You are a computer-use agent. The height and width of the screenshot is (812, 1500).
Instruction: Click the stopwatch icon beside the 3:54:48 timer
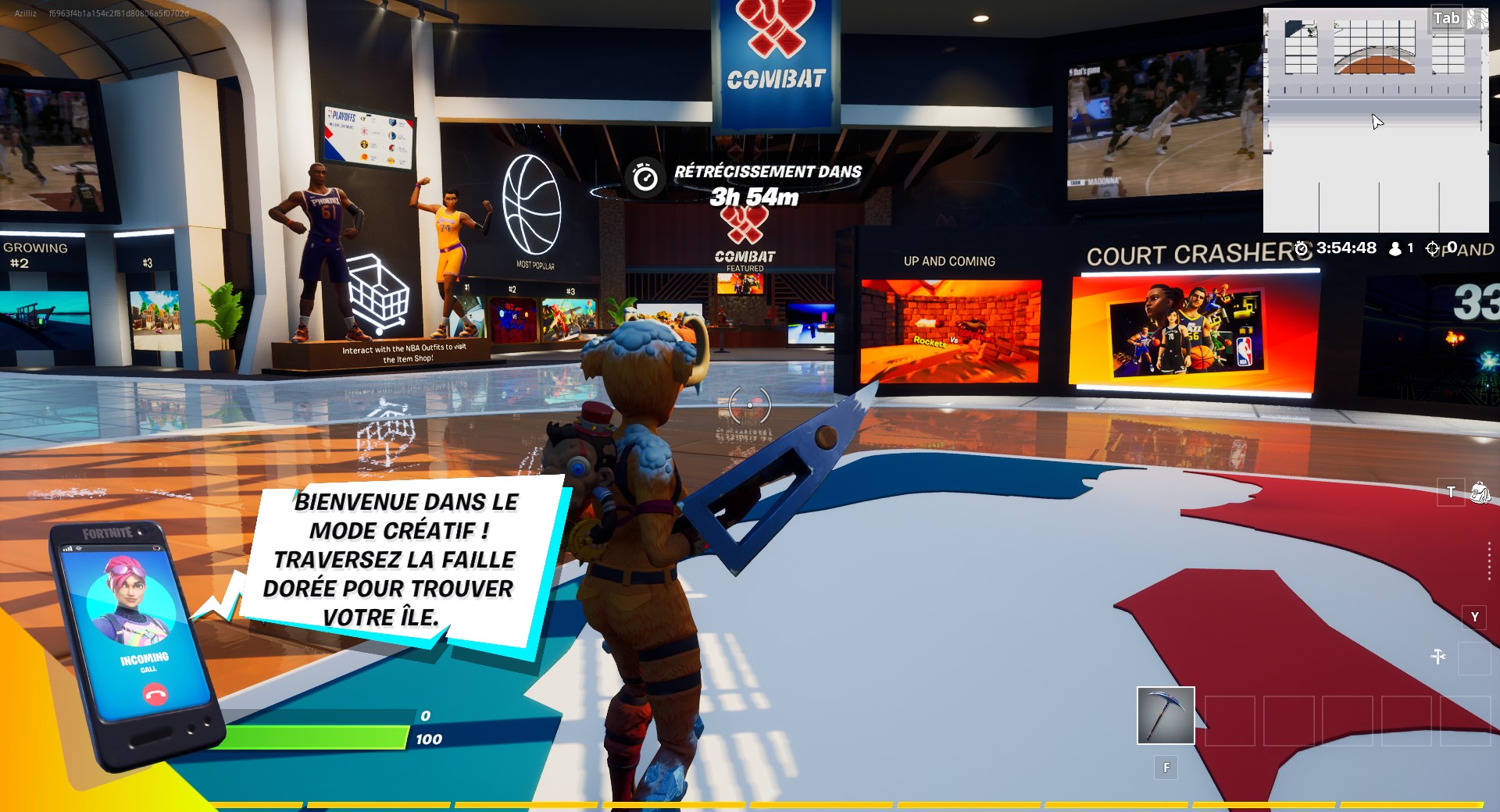[x=1302, y=248]
